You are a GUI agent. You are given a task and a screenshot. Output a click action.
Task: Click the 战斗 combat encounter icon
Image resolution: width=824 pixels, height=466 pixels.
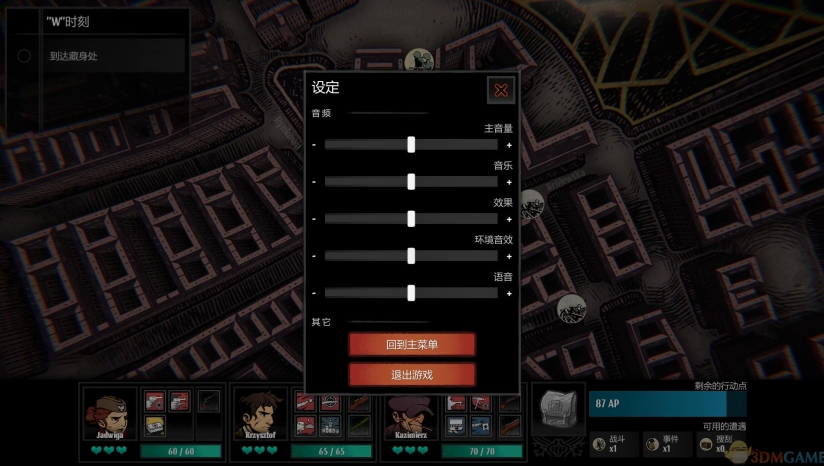[x=602, y=442]
